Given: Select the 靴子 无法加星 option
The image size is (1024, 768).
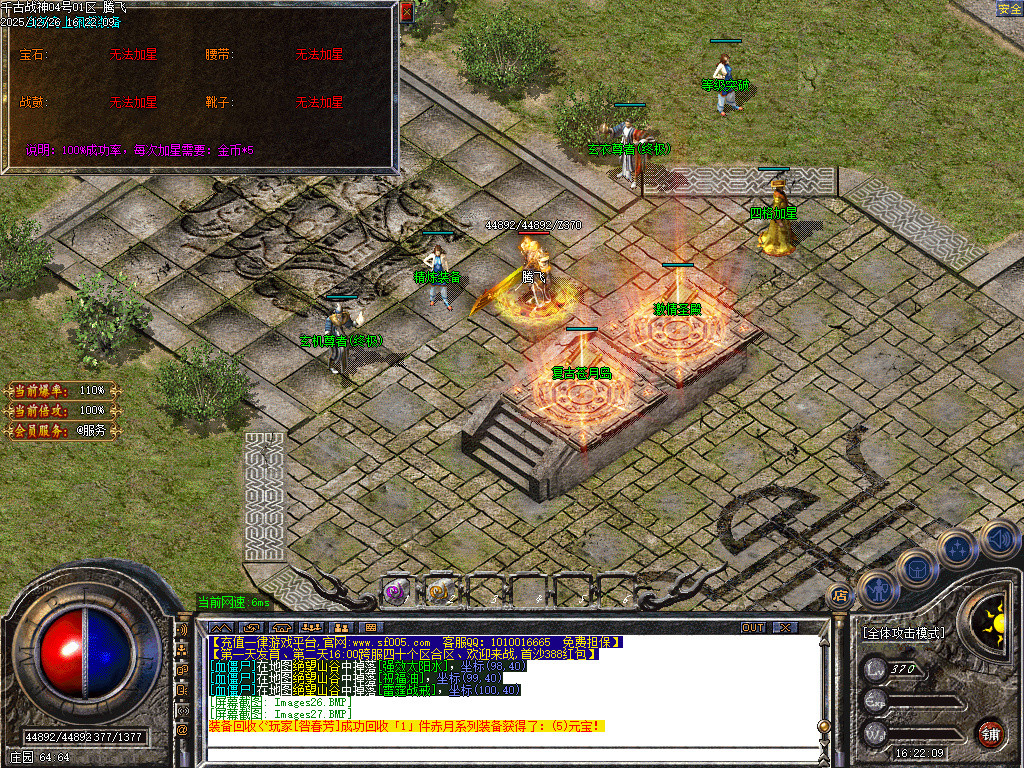Looking at the screenshot, I should [x=319, y=102].
